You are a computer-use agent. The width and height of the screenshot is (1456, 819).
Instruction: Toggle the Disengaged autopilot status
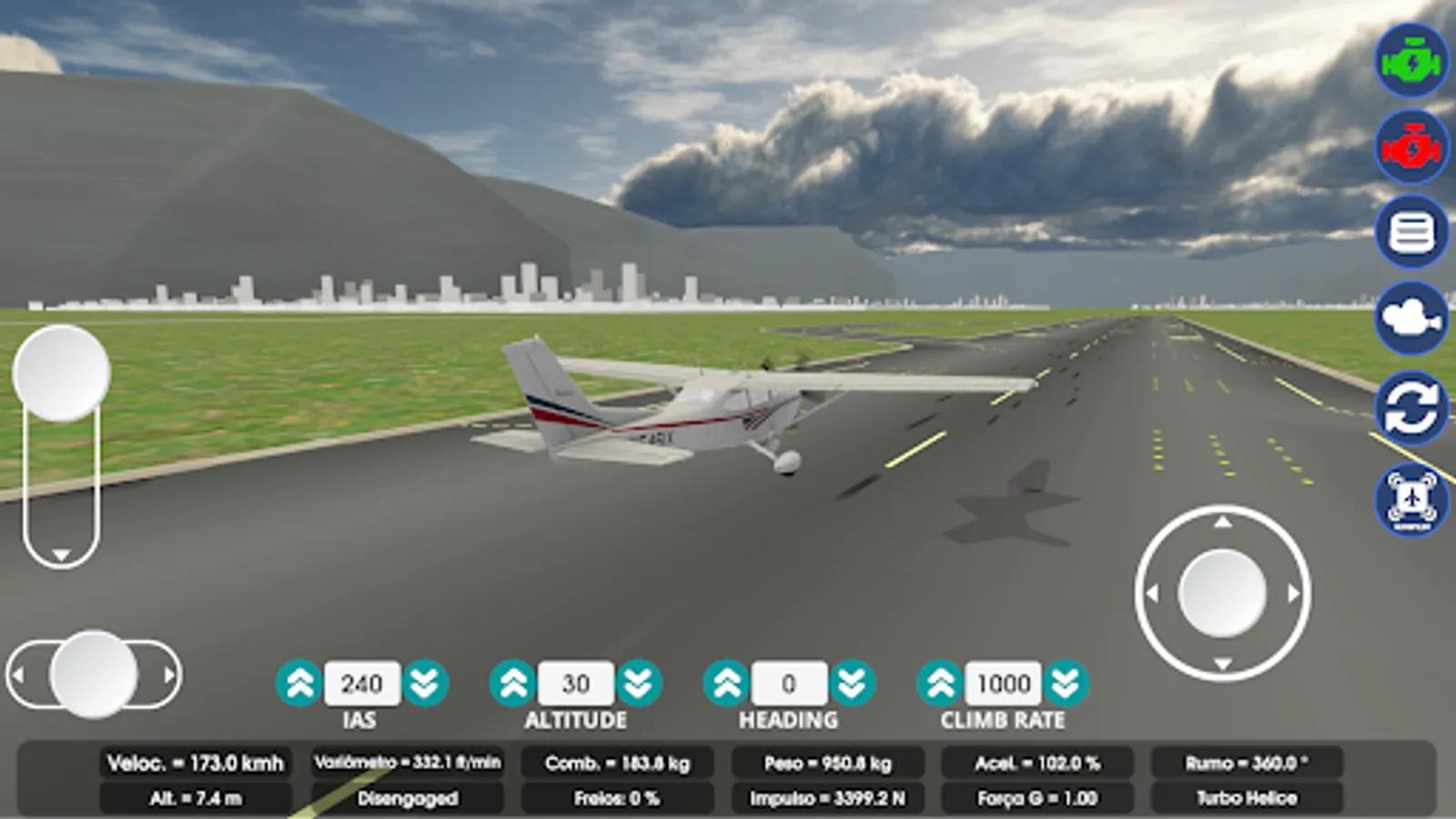(409, 799)
